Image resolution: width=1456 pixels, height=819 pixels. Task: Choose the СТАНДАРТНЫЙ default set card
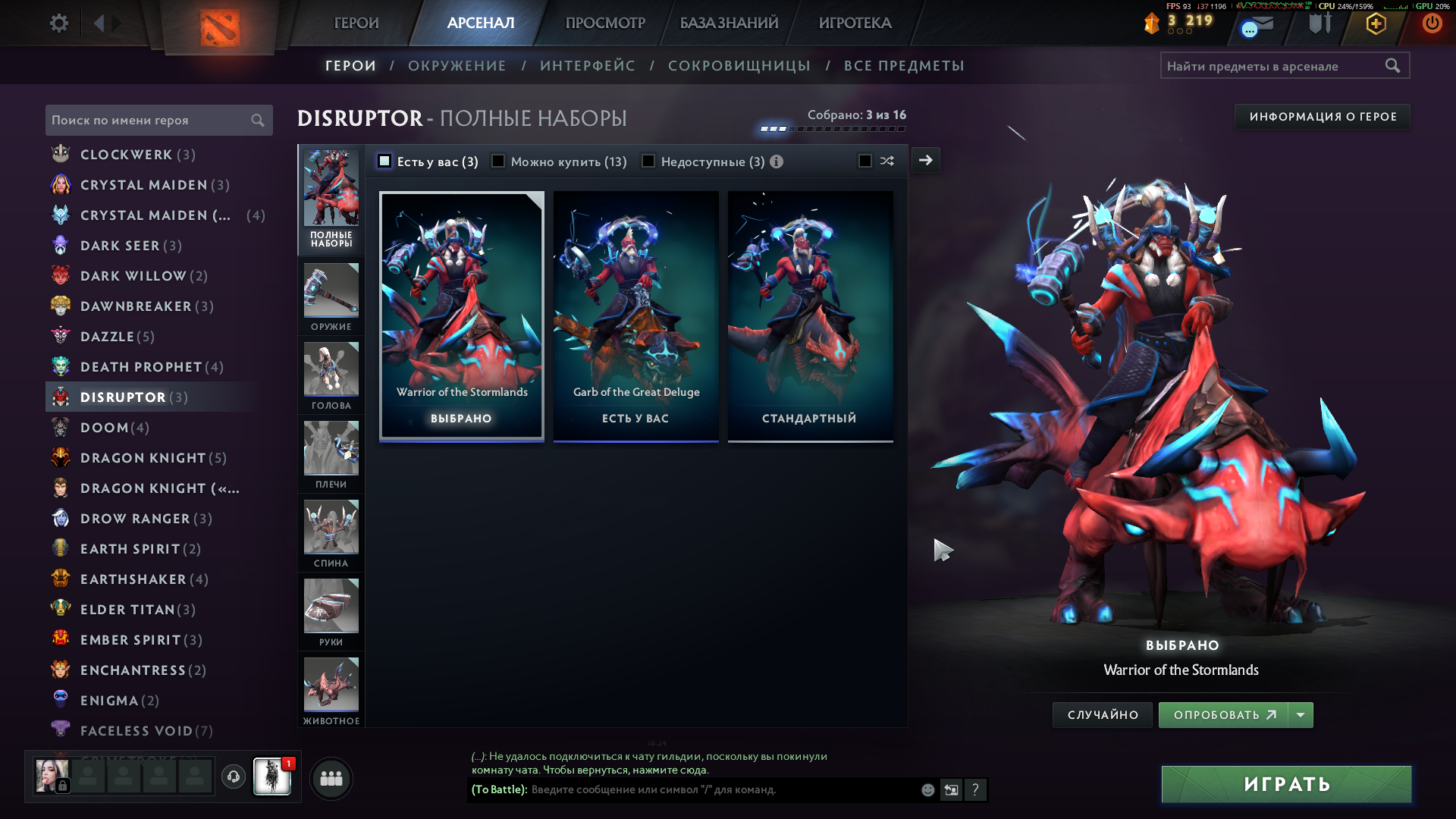click(810, 315)
